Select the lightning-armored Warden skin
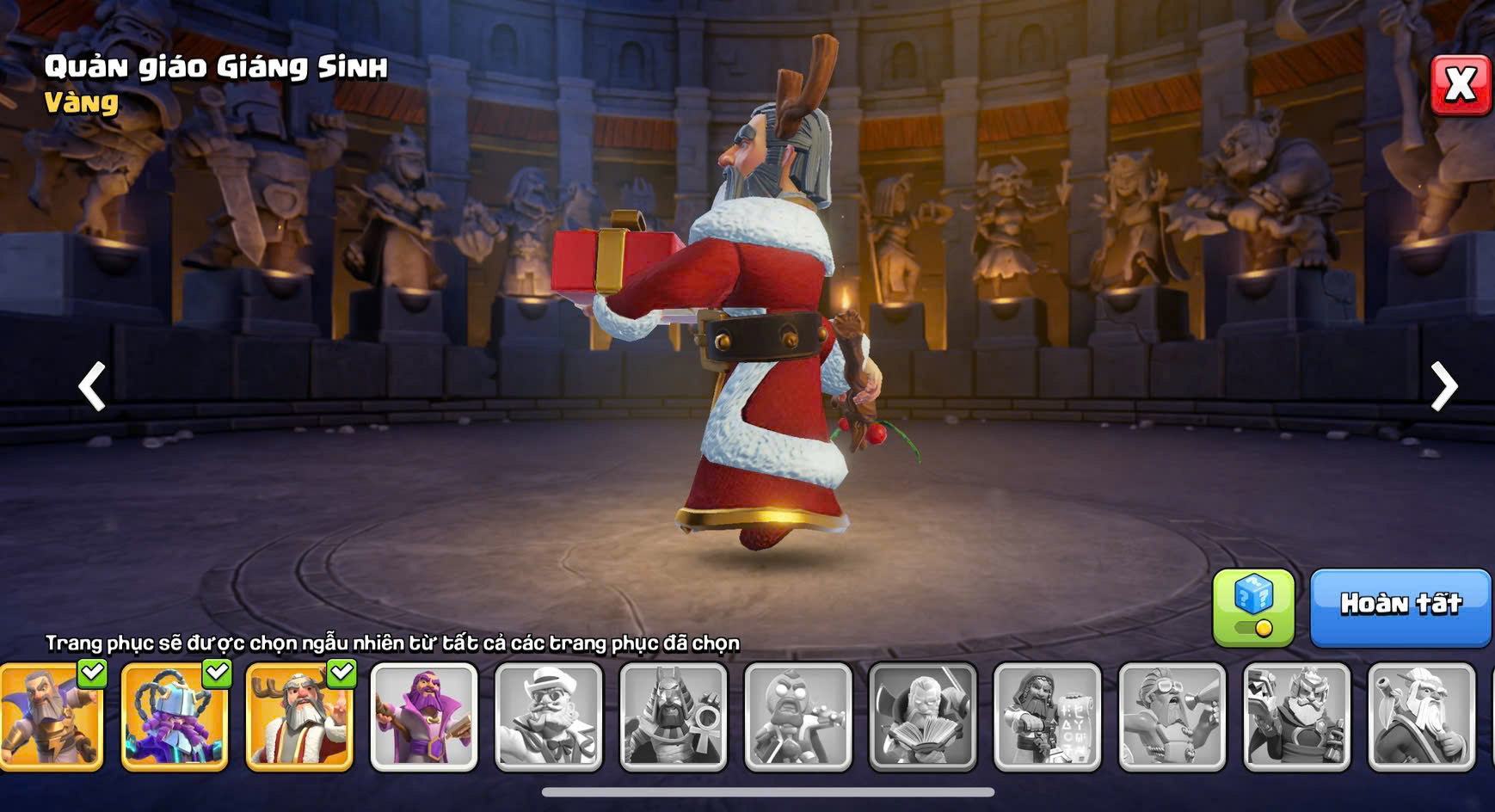Viewport: 1495px width, 812px height. (x=52, y=717)
